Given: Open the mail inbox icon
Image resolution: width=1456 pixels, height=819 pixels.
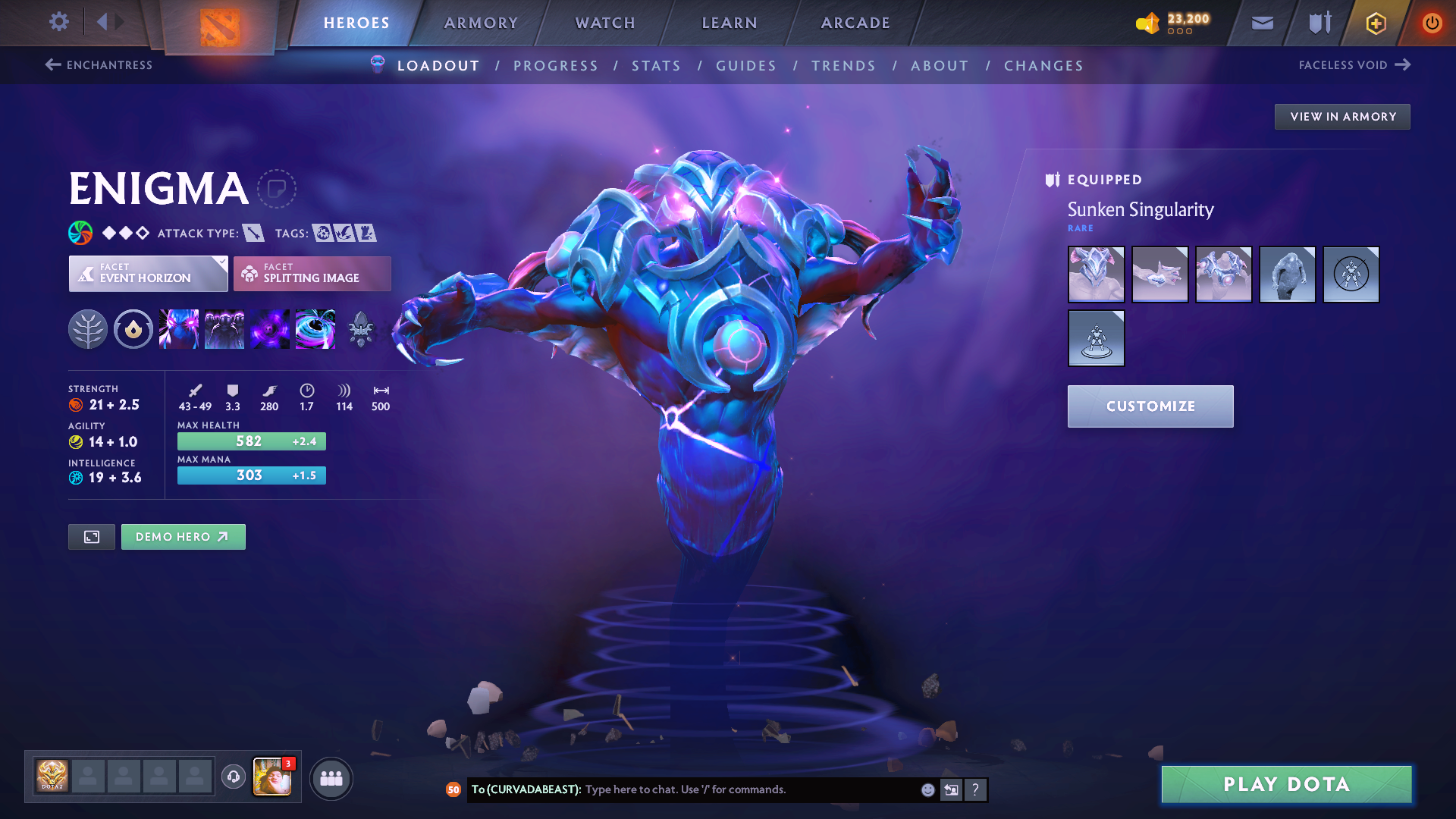Looking at the screenshot, I should [1262, 23].
